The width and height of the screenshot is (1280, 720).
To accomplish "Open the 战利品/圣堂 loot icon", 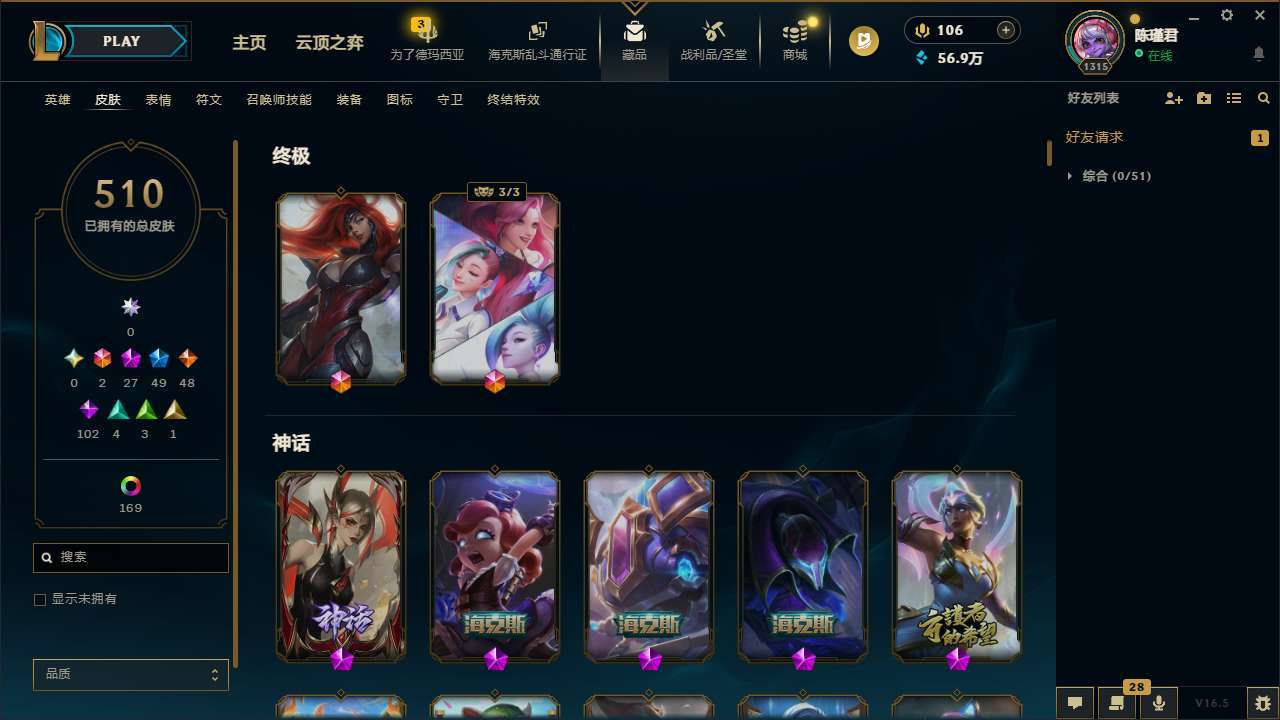I will pos(713,38).
